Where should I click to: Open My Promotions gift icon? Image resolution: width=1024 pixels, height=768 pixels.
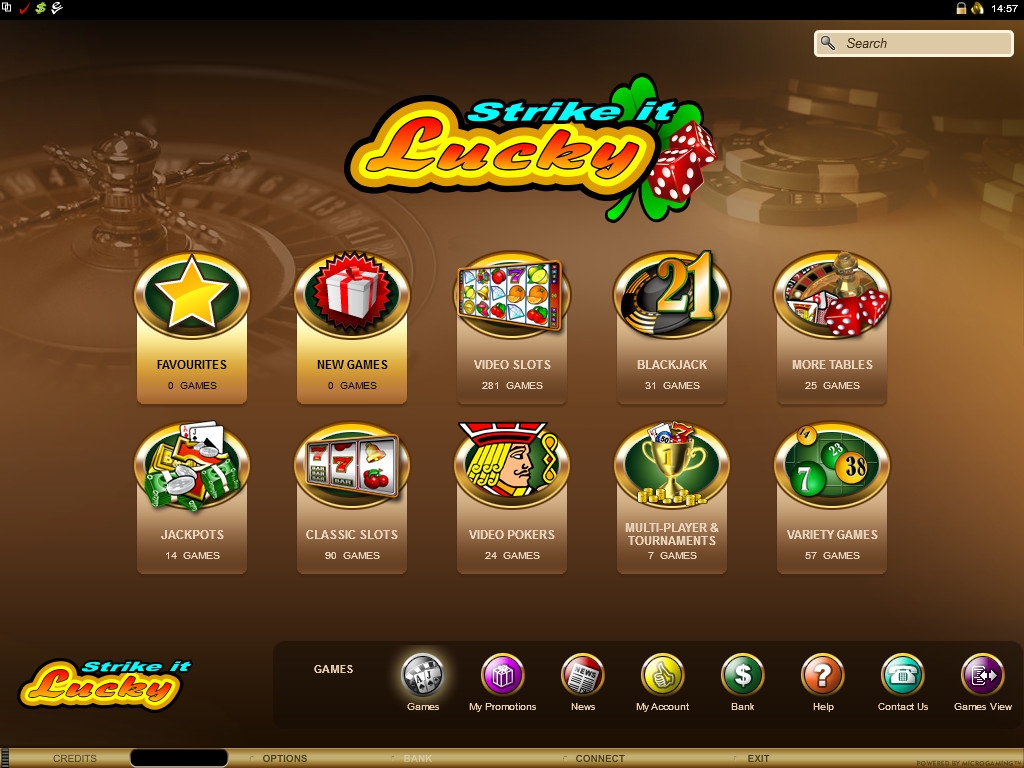502,677
